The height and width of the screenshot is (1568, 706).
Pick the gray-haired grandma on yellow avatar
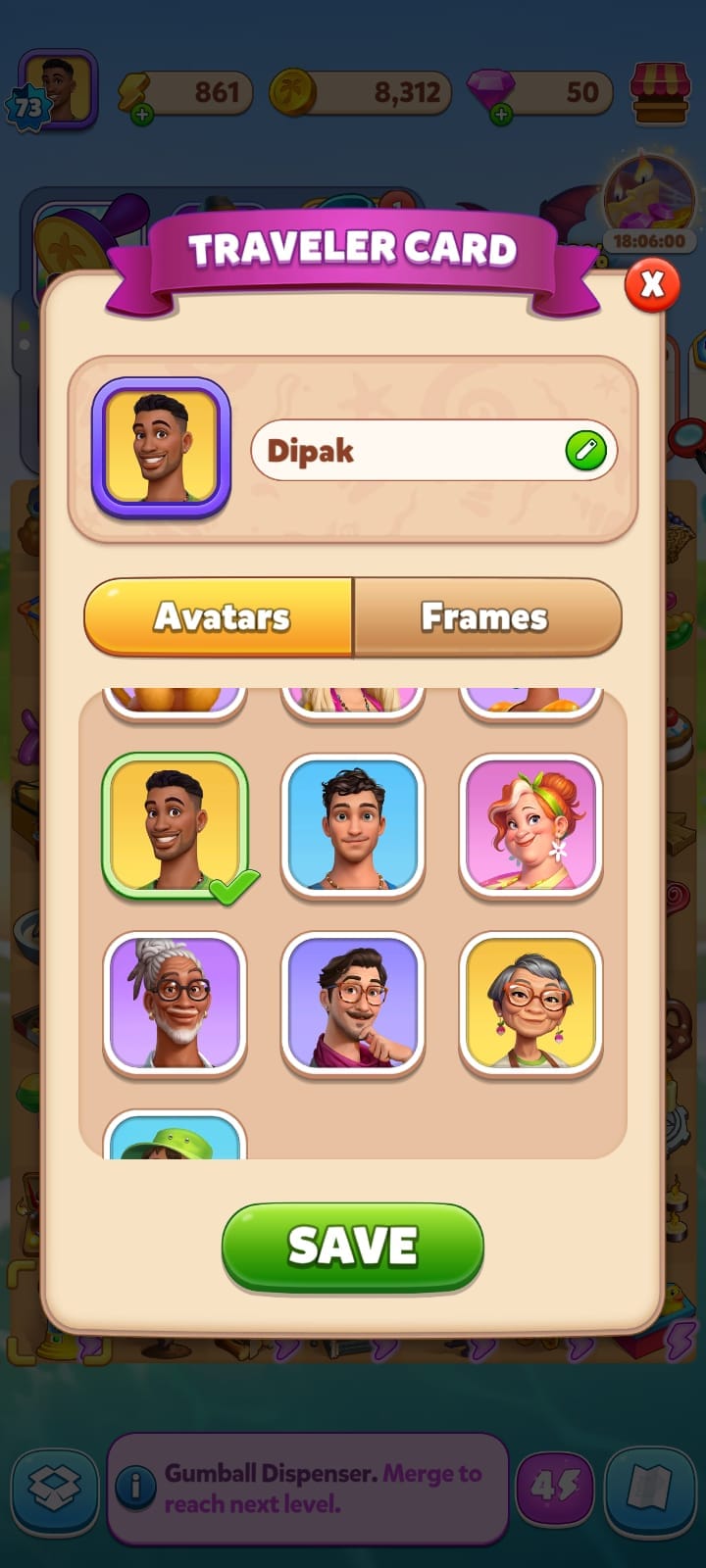[530, 1003]
